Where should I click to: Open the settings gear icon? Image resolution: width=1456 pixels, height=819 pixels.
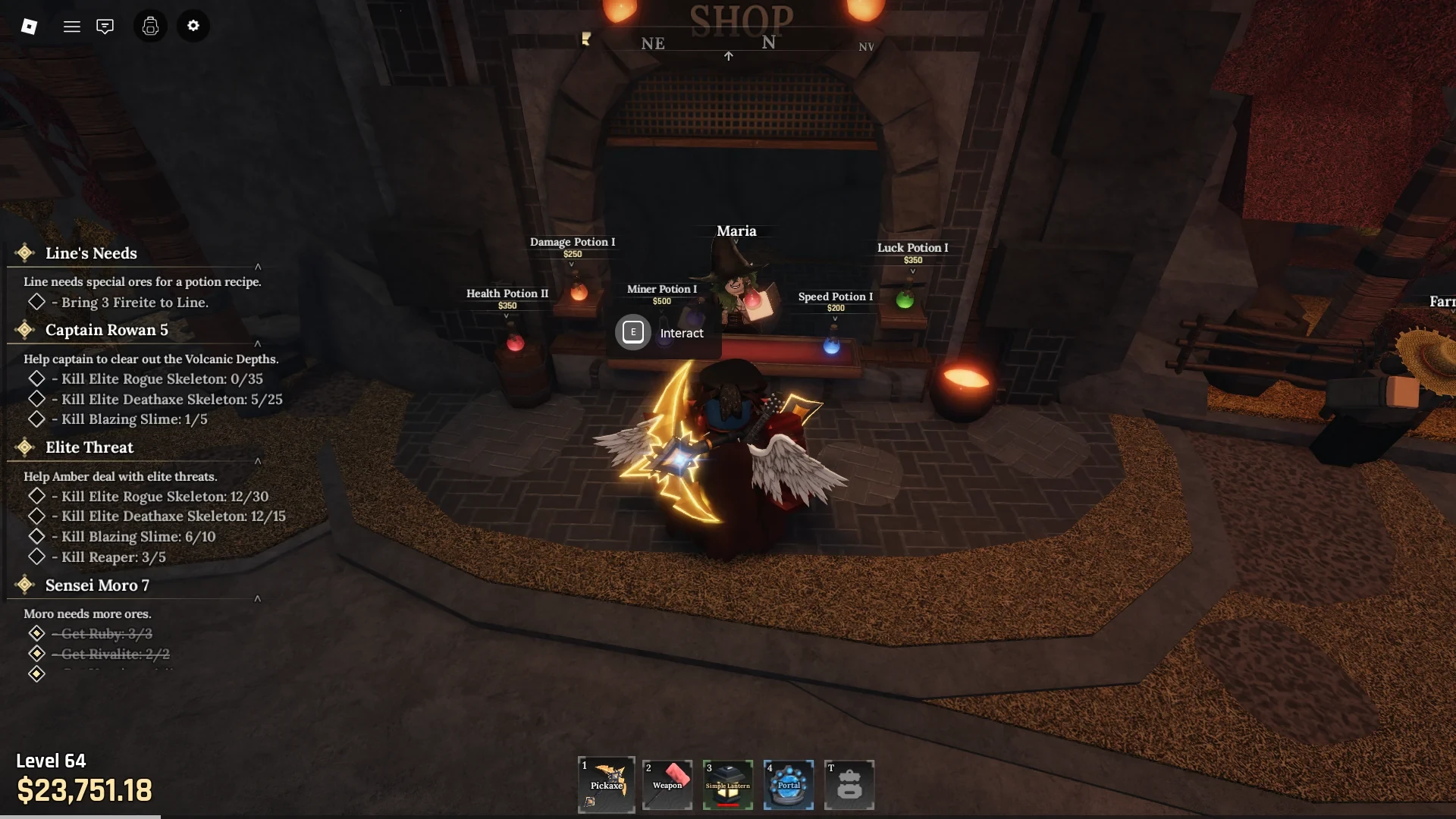coord(193,25)
